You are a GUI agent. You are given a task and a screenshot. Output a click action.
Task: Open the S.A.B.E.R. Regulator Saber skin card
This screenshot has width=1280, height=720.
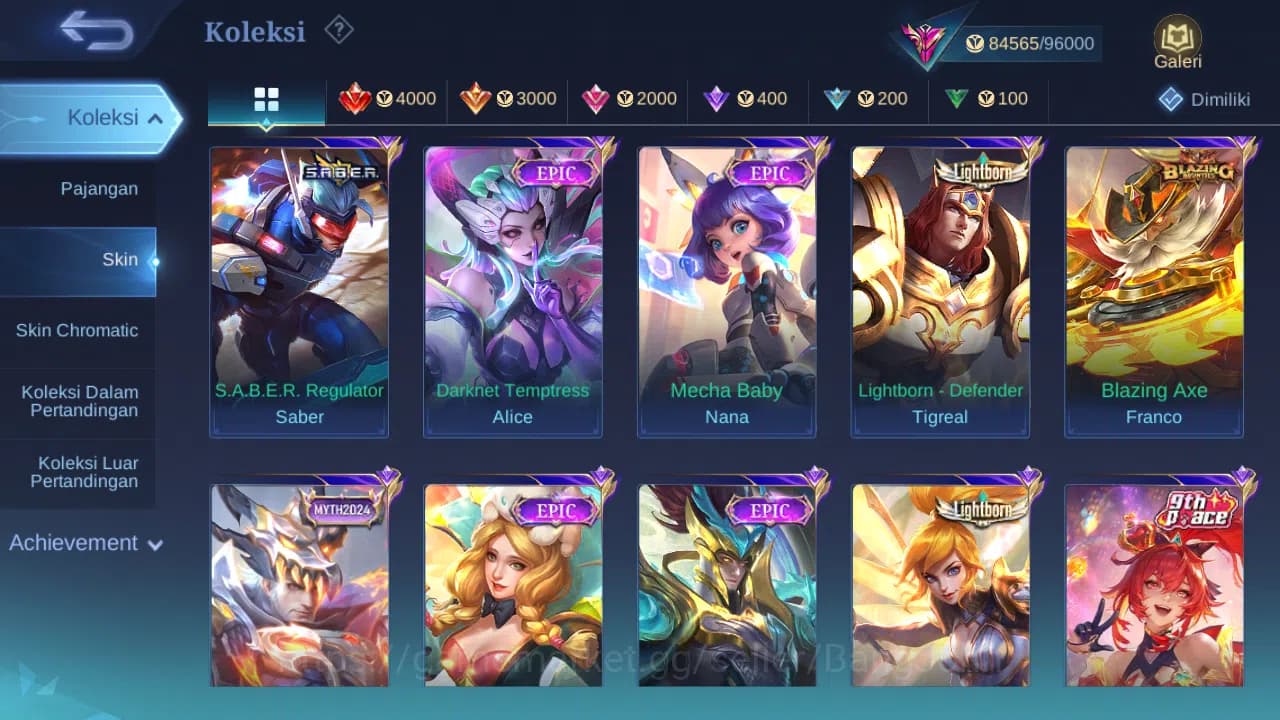299,290
